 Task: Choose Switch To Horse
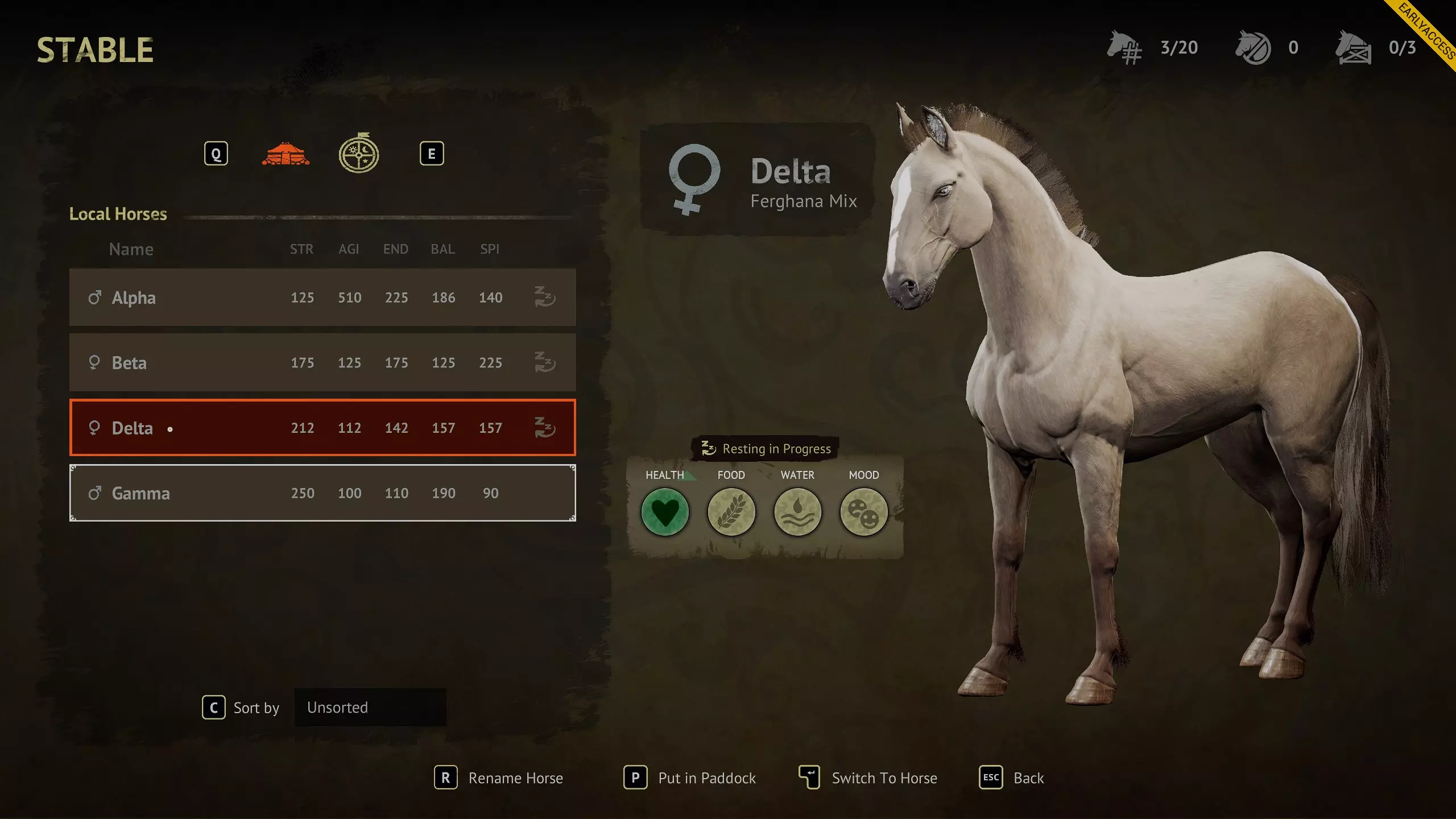868,778
